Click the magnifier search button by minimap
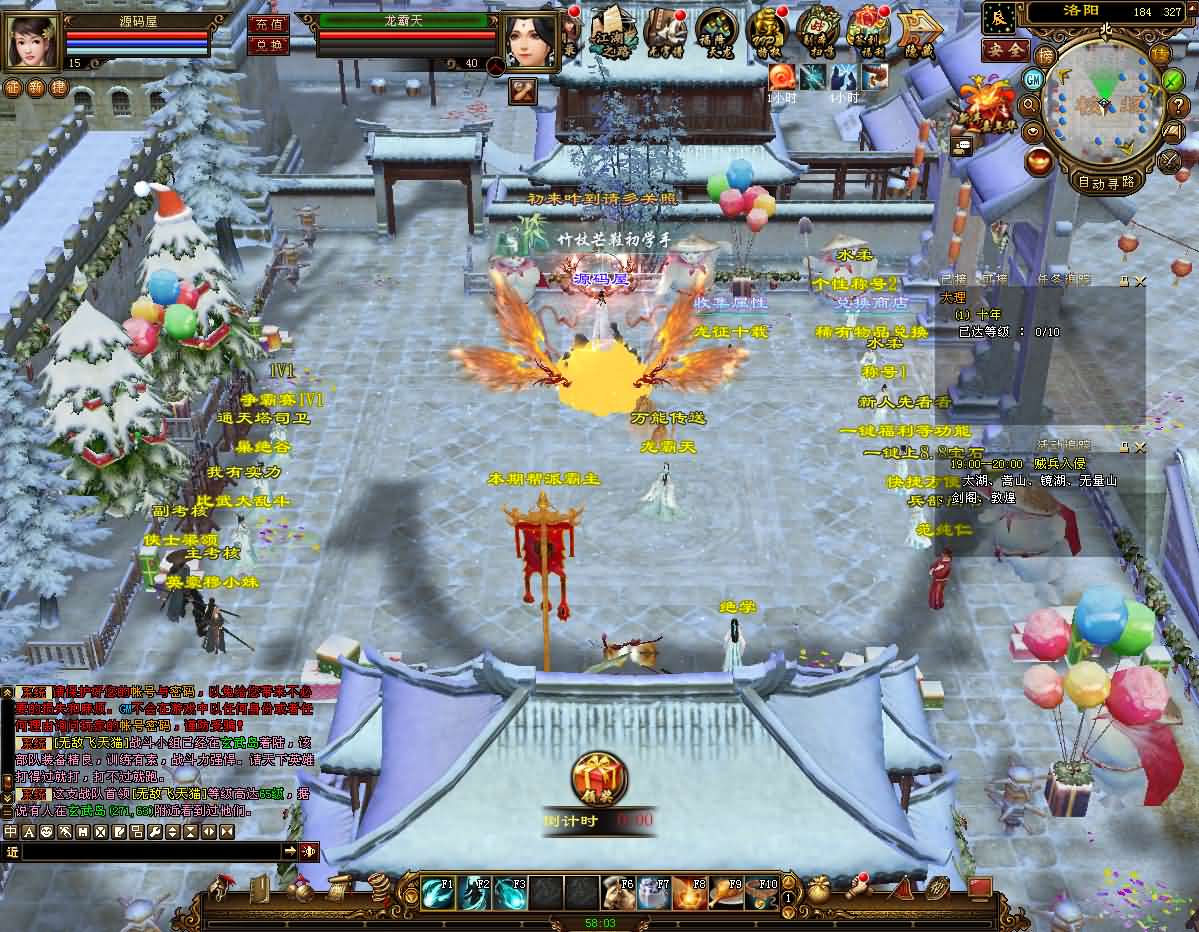 tap(1028, 104)
